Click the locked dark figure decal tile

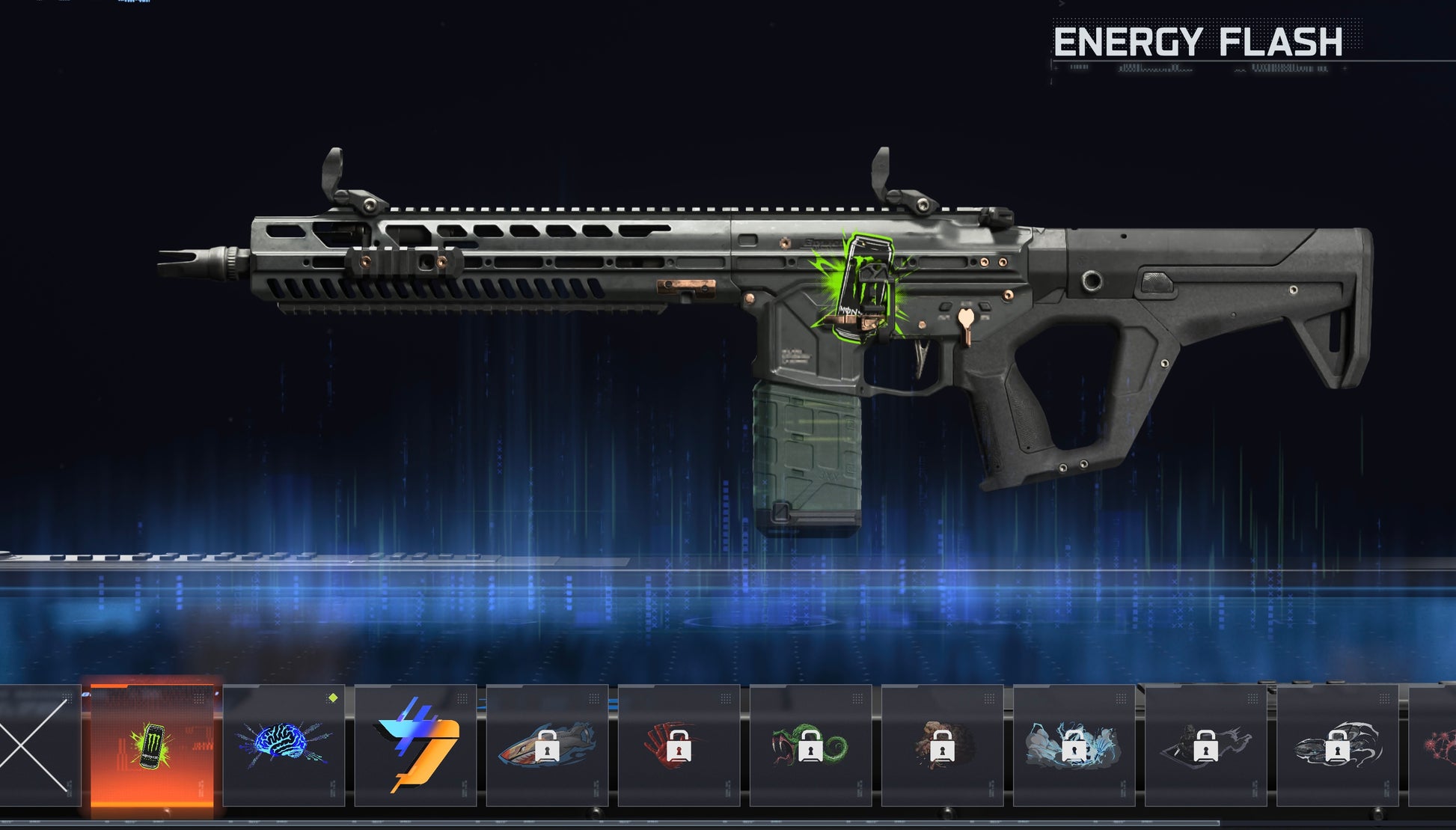1205,745
